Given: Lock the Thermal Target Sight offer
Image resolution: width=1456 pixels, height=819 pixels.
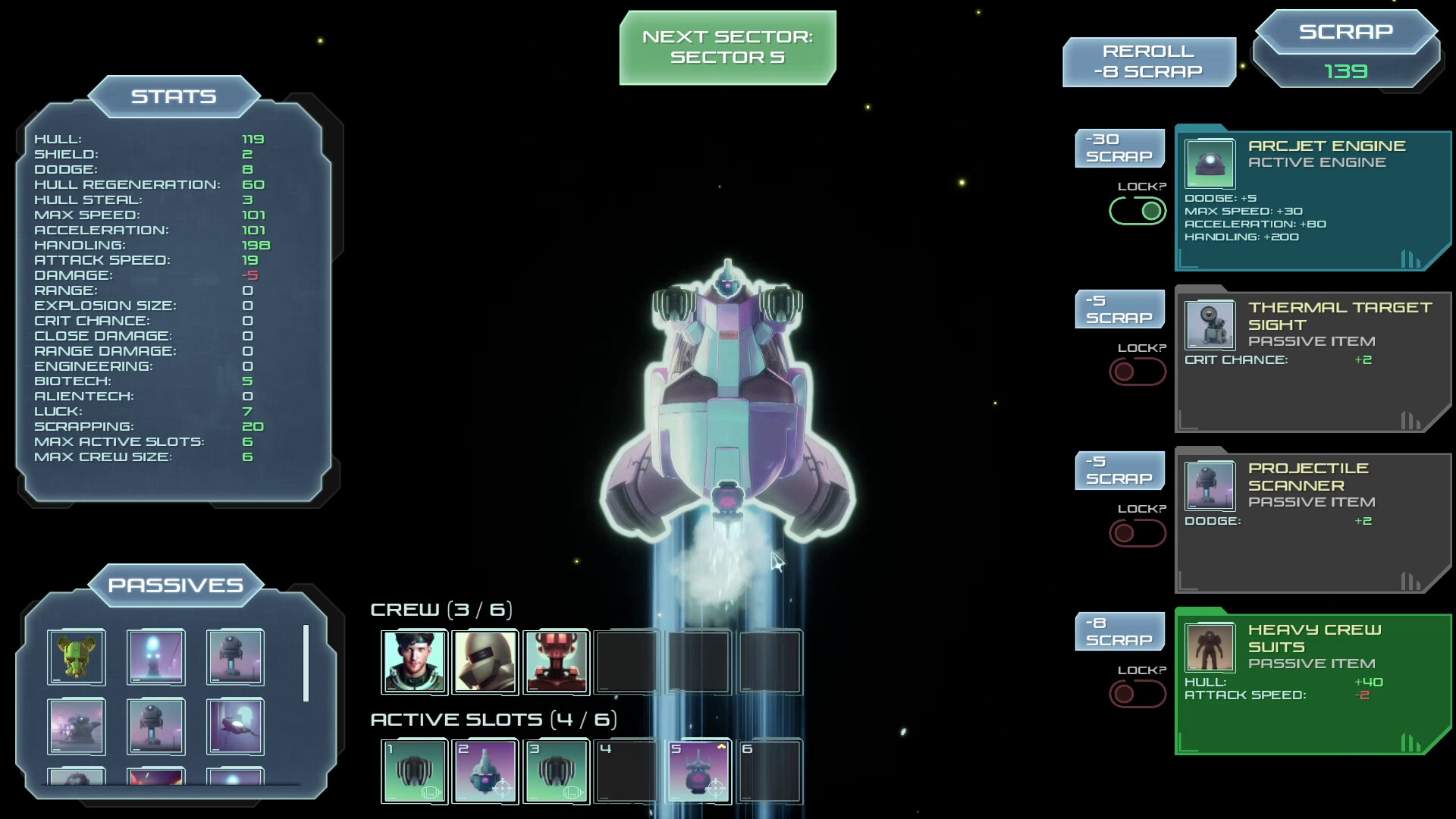Looking at the screenshot, I should pos(1137,372).
